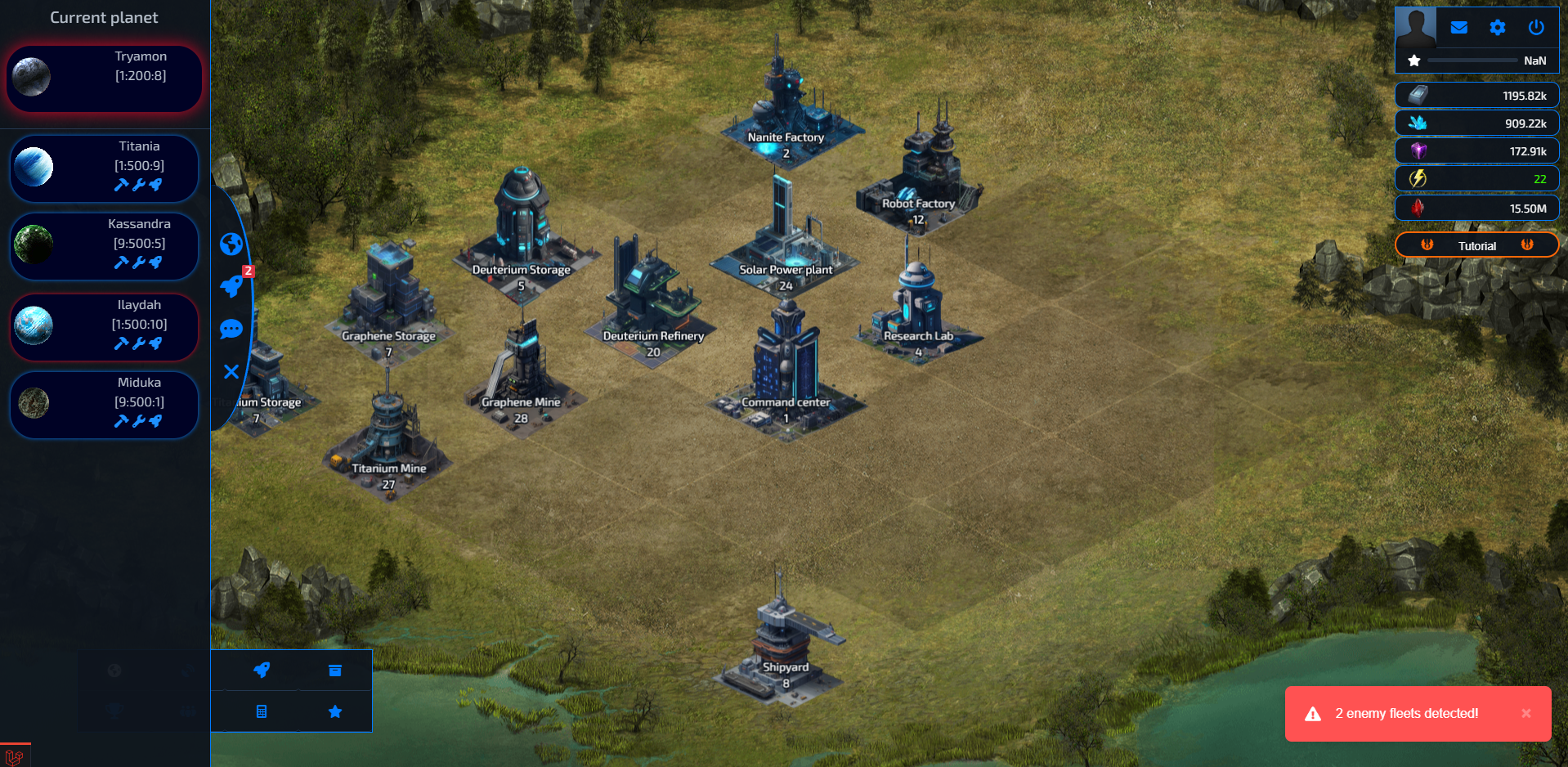Click the archive box icon in the bottom popup
Screen dimensions: 1568x767
pyautogui.click(x=334, y=670)
